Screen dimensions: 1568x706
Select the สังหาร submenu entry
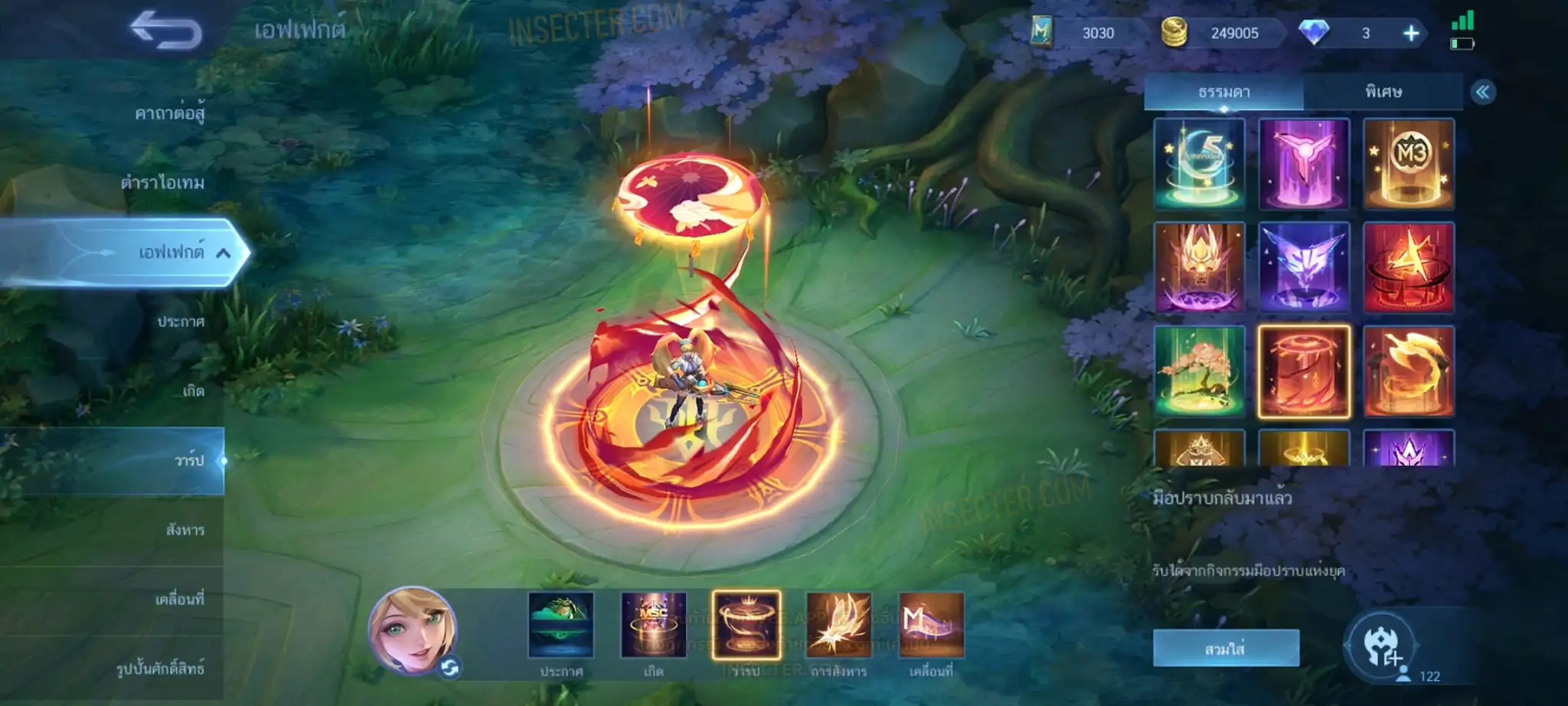185,530
